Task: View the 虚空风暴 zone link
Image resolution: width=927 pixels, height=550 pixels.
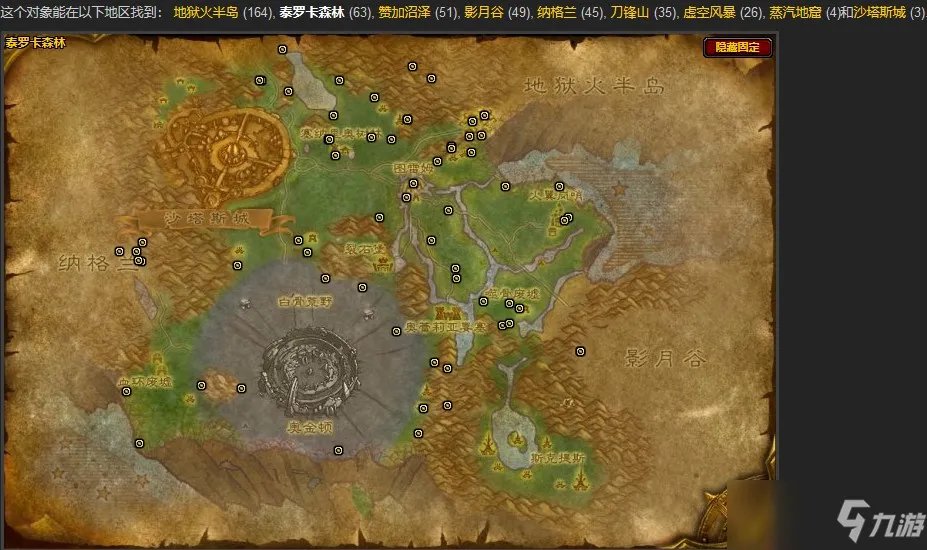Action: tap(708, 13)
